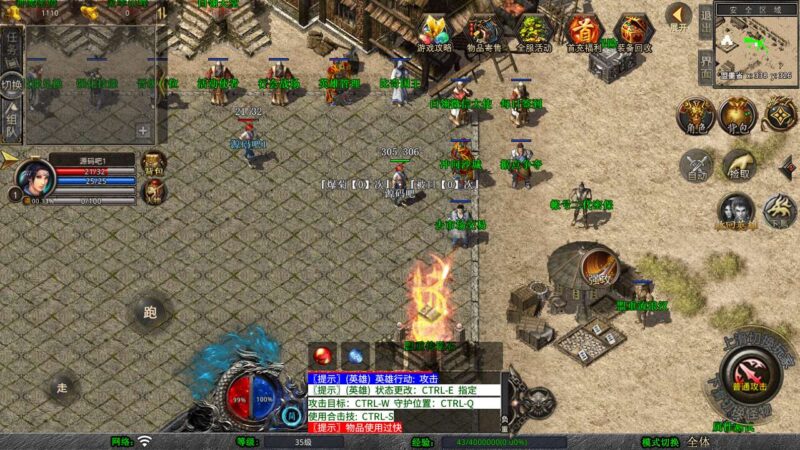Click the 界面 interface button beside the minimap
The height and width of the screenshot is (450, 800).
tap(705, 63)
